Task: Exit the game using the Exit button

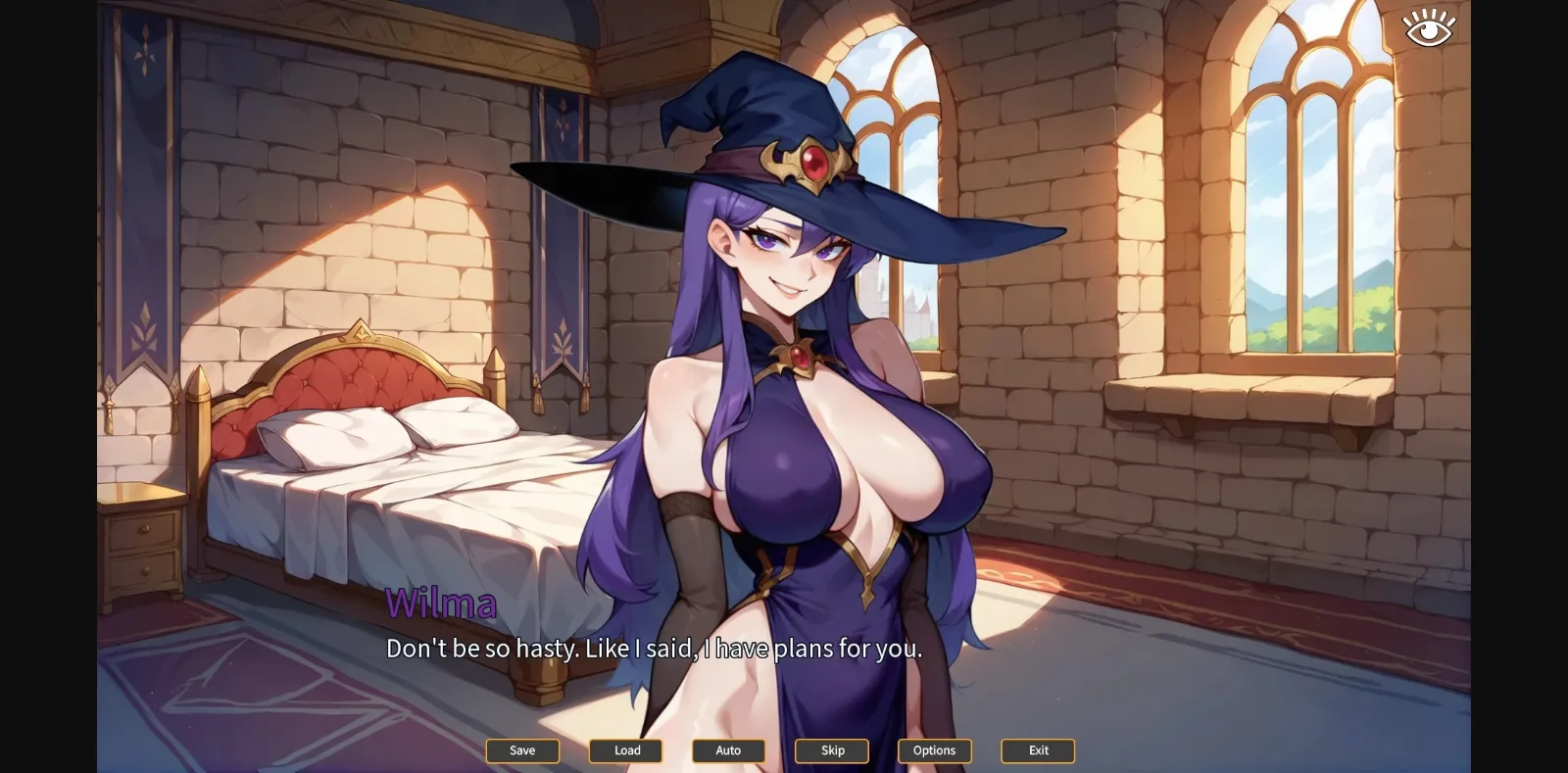Action: coord(1037,750)
